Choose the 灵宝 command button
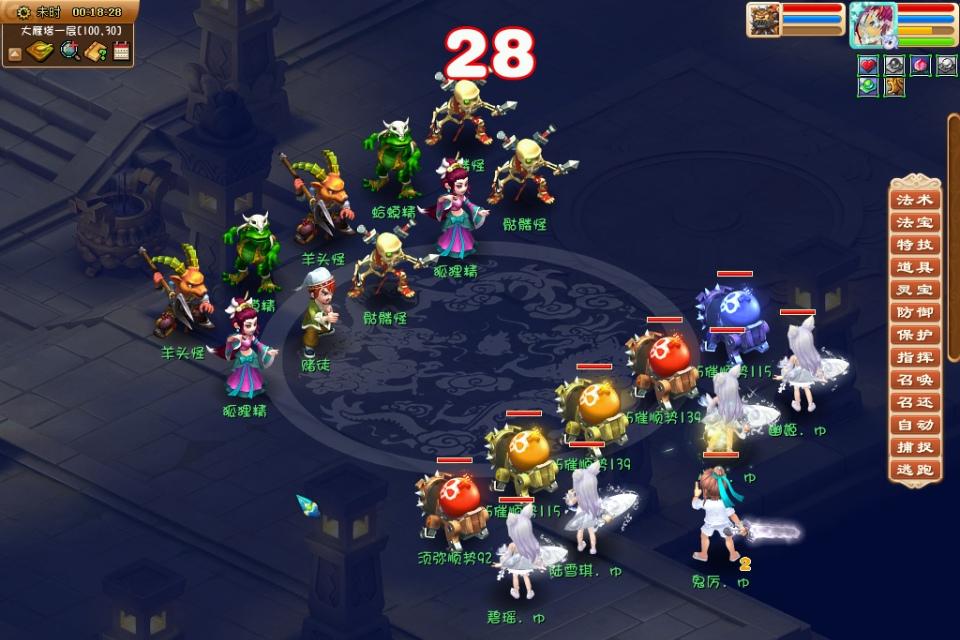The height and width of the screenshot is (640, 960). [x=915, y=290]
